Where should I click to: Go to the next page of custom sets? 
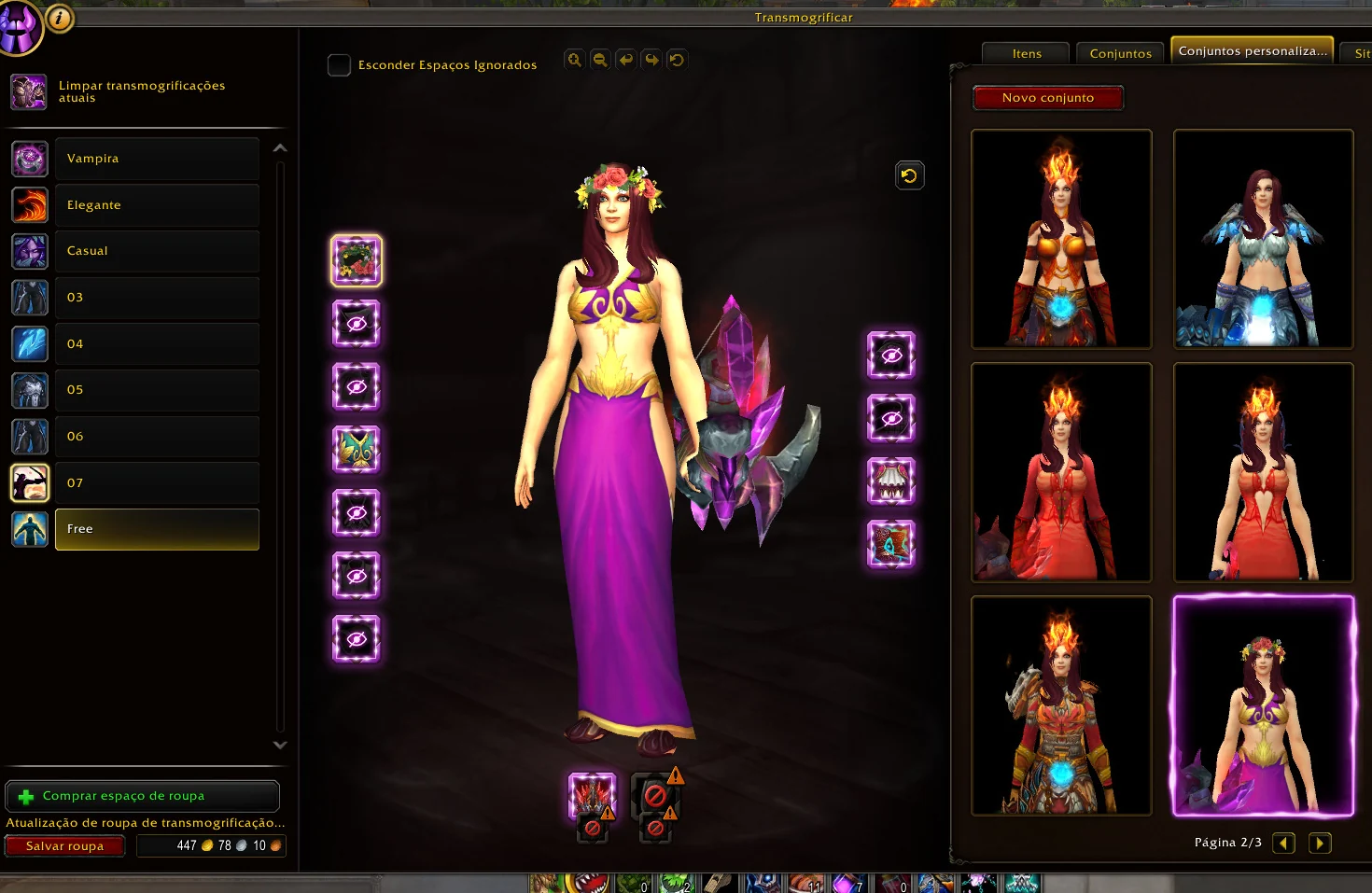point(1320,843)
